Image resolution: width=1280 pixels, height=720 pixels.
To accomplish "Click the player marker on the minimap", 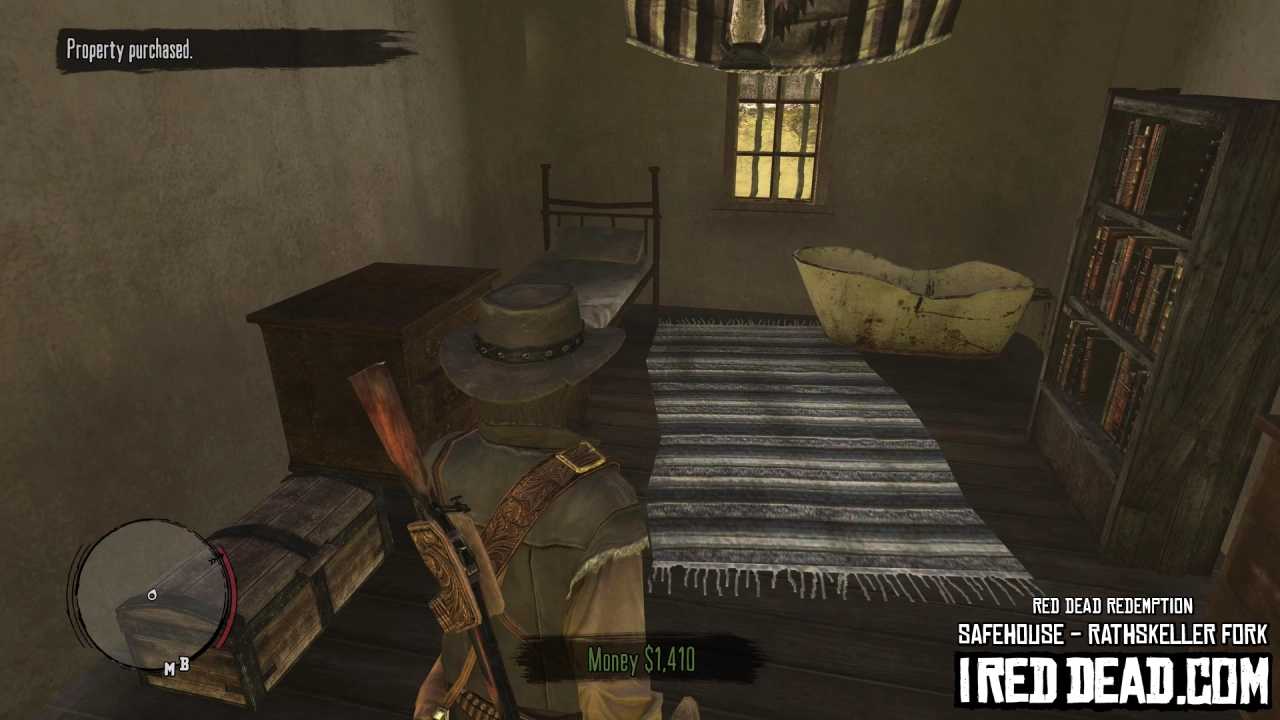I will (152, 594).
